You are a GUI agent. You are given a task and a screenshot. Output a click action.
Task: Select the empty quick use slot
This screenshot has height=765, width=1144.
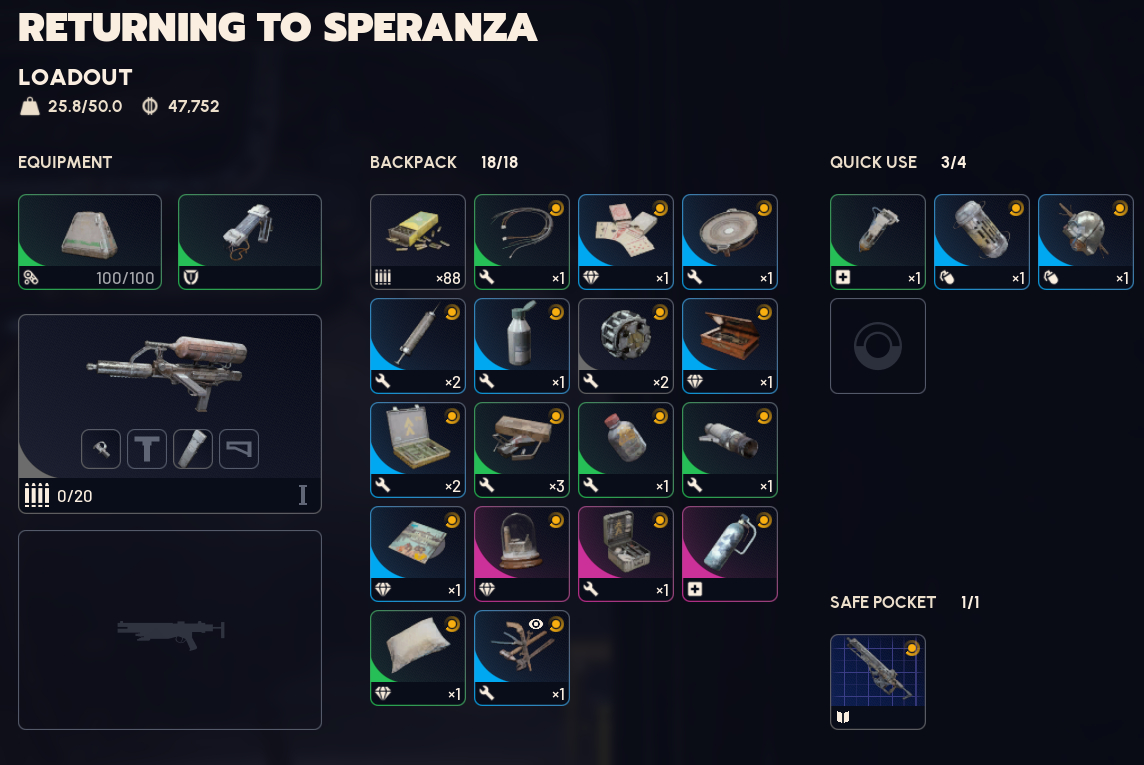tap(877, 346)
